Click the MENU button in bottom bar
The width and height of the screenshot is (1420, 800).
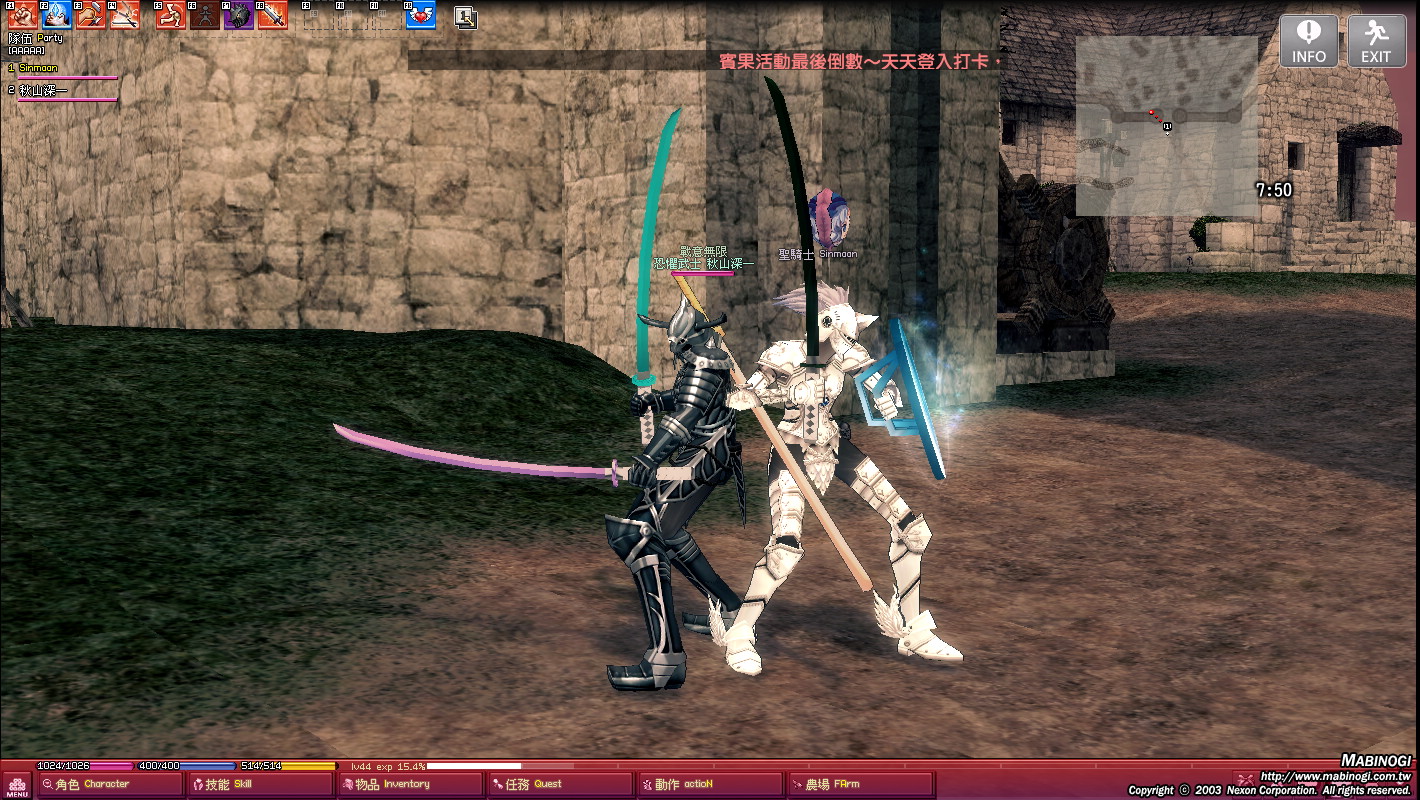[17, 785]
